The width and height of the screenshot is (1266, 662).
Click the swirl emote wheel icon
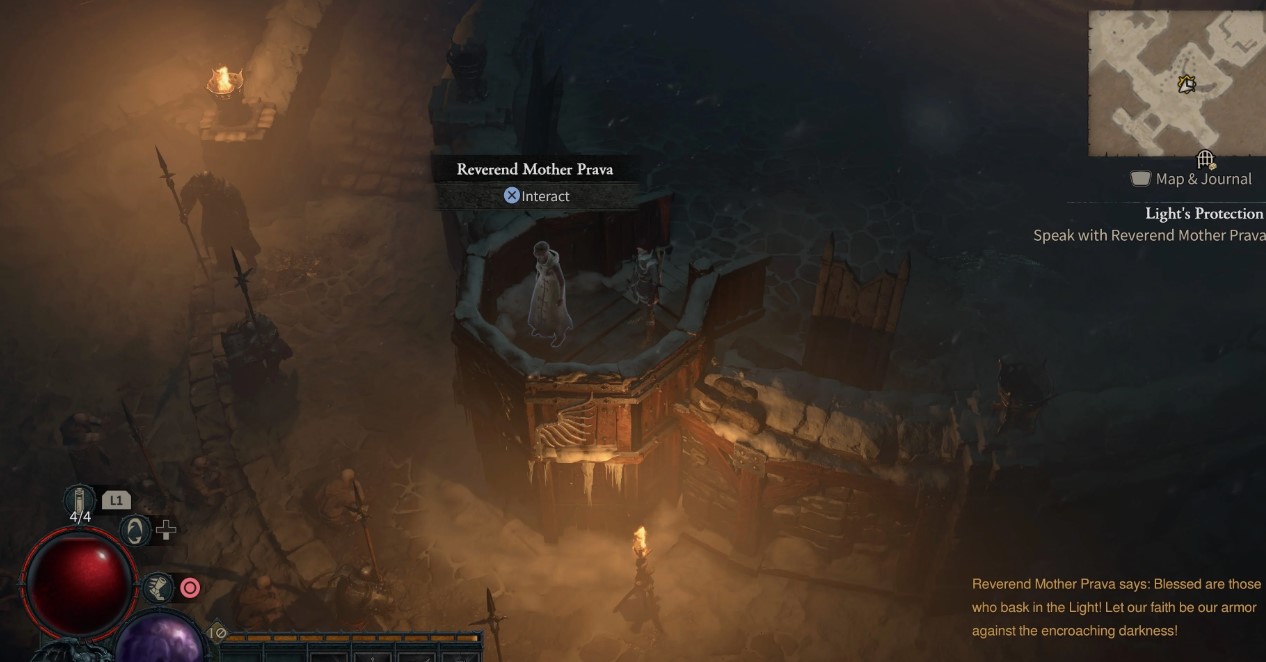134,530
